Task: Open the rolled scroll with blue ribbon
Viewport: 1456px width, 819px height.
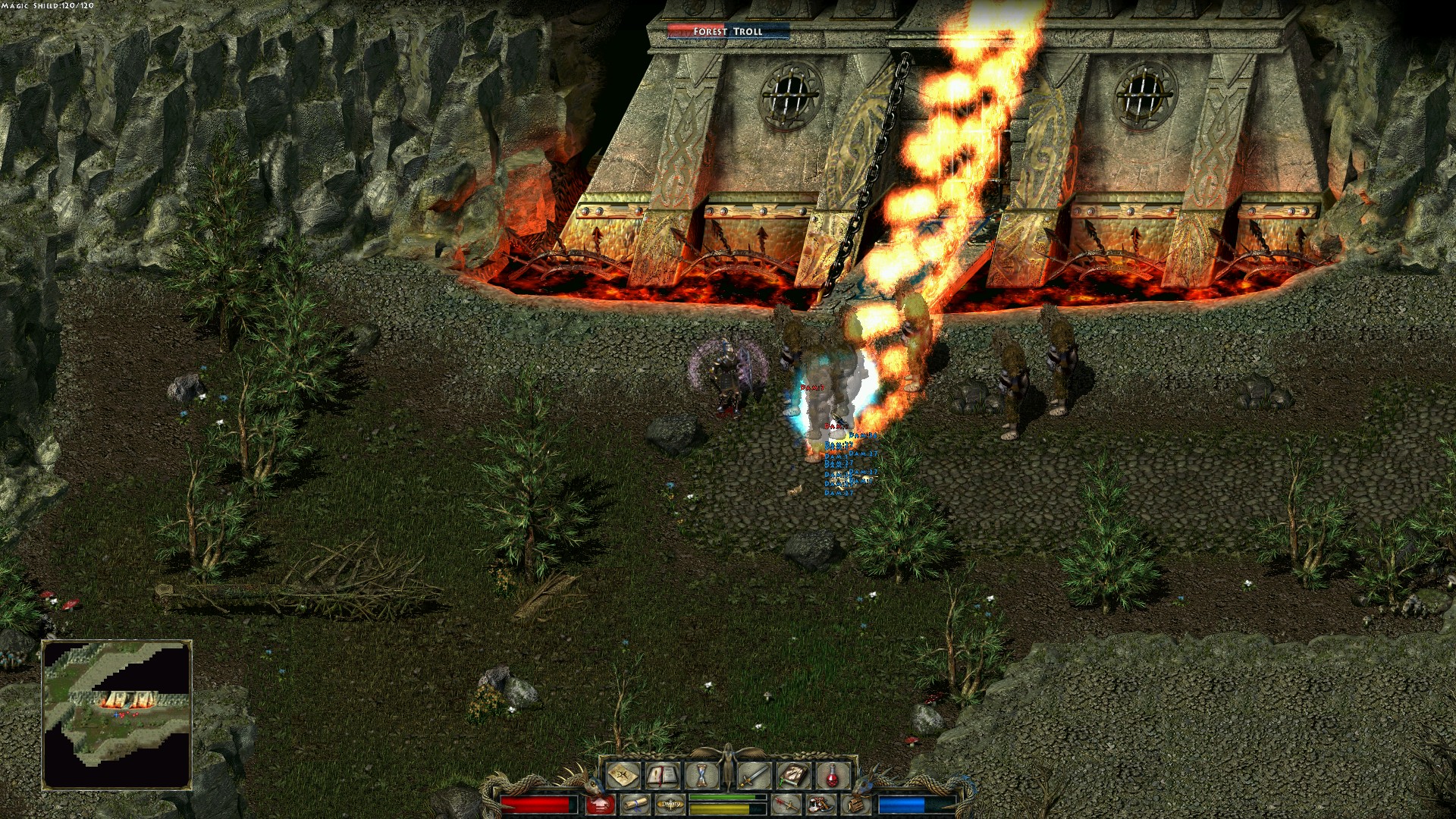Action: tap(634, 804)
